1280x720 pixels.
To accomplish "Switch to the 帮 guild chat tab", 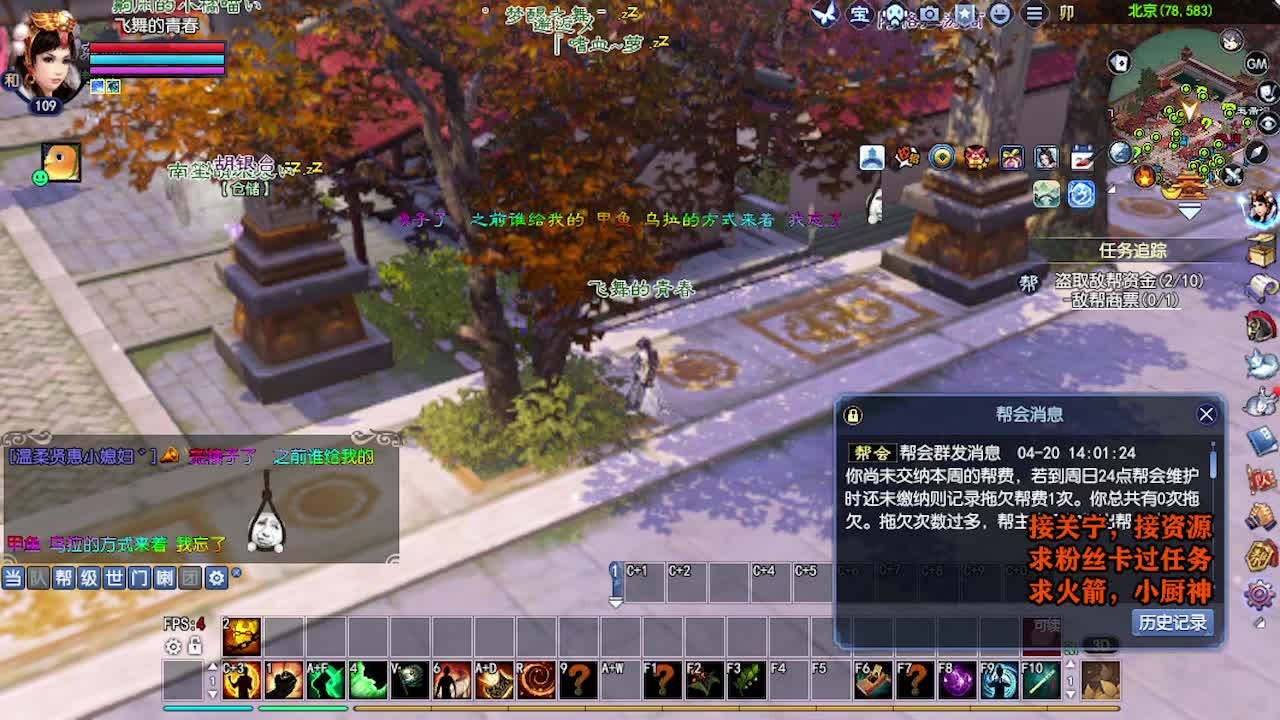I will [65, 577].
